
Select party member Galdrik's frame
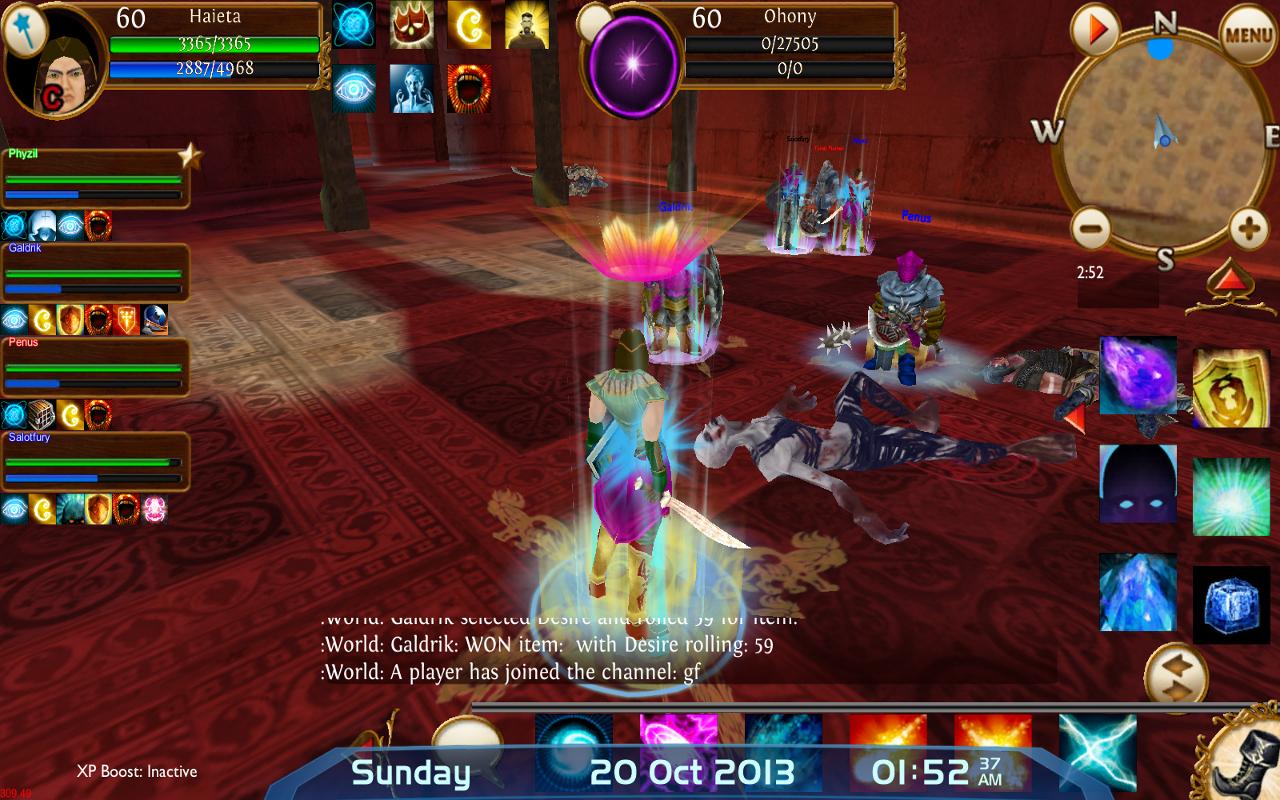click(x=96, y=272)
